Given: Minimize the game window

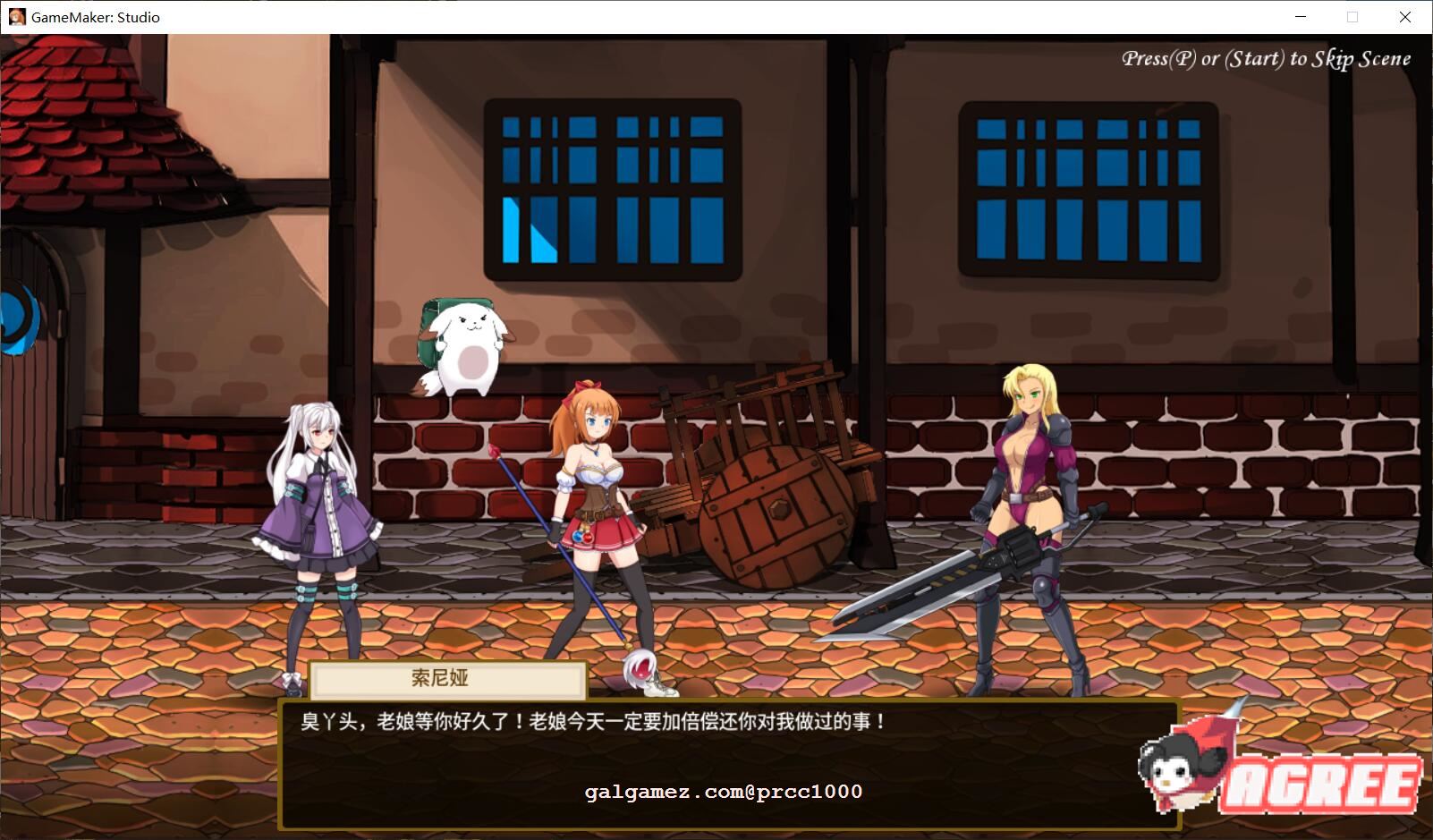Looking at the screenshot, I should tap(1302, 17).
